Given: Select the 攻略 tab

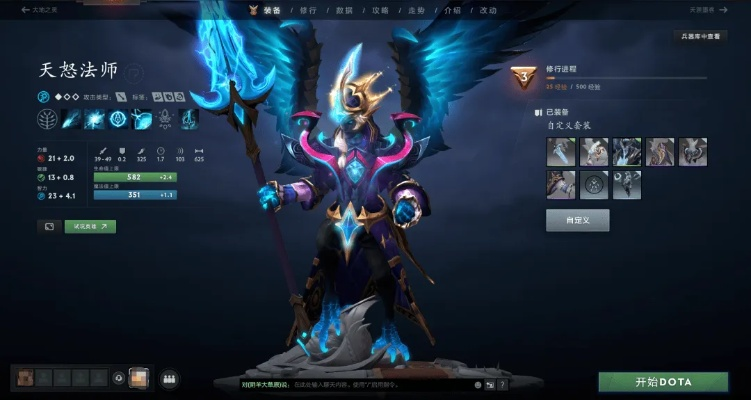Looking at the screenshot, I should tap(380, 10).
